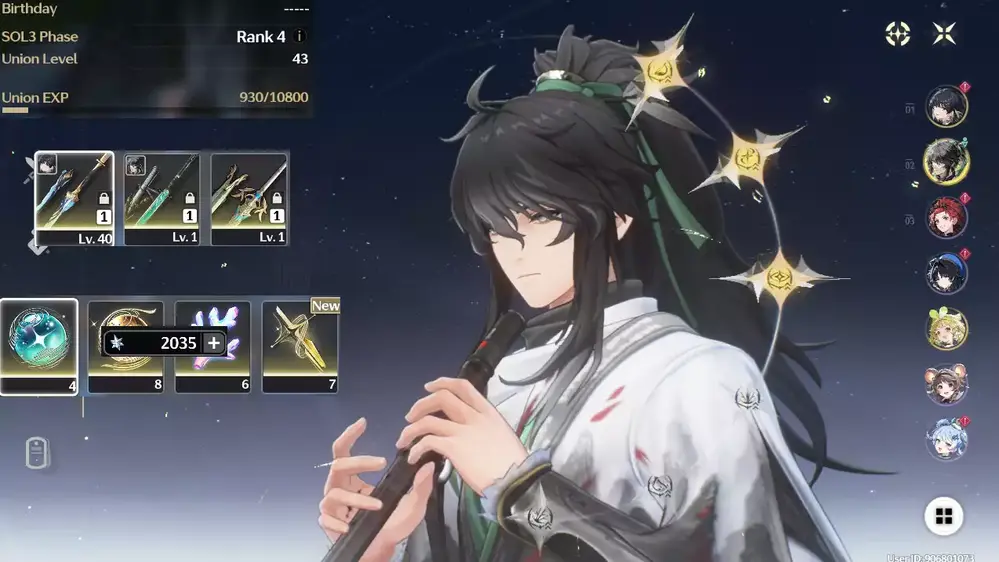
Task: Open the SOL3 Phase info icon
Action: coord(299,37)
